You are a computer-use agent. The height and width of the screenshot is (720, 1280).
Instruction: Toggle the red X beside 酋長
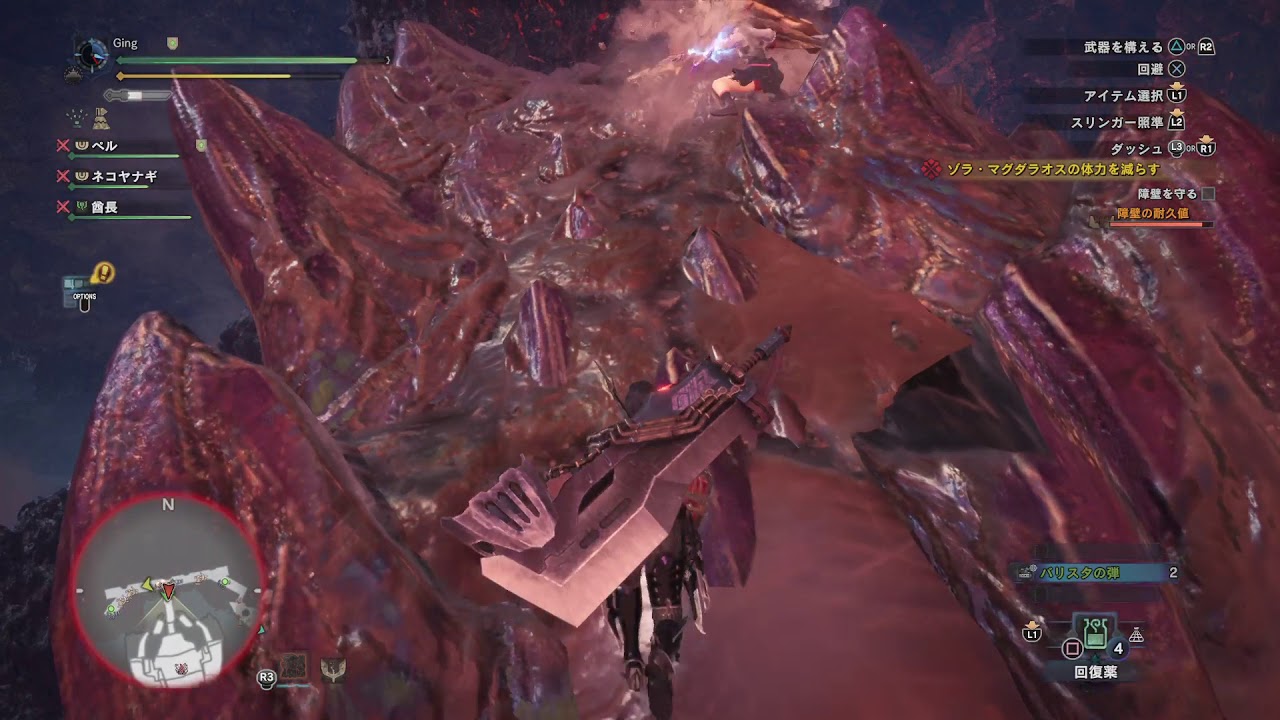point(62,206)
